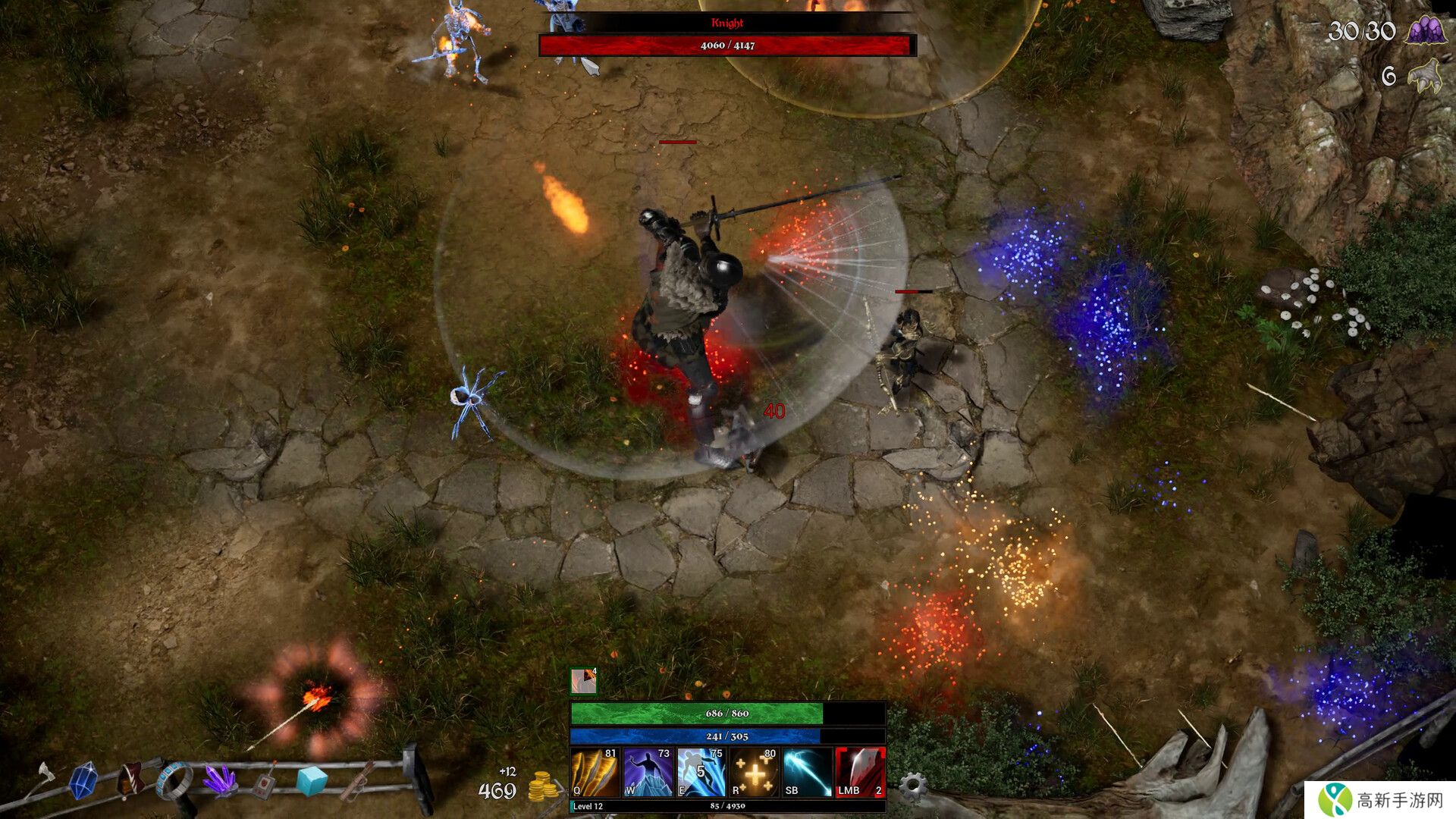Select the red-button remote detonator item
The image size is (1456, 819).
[x=265, y=783]
